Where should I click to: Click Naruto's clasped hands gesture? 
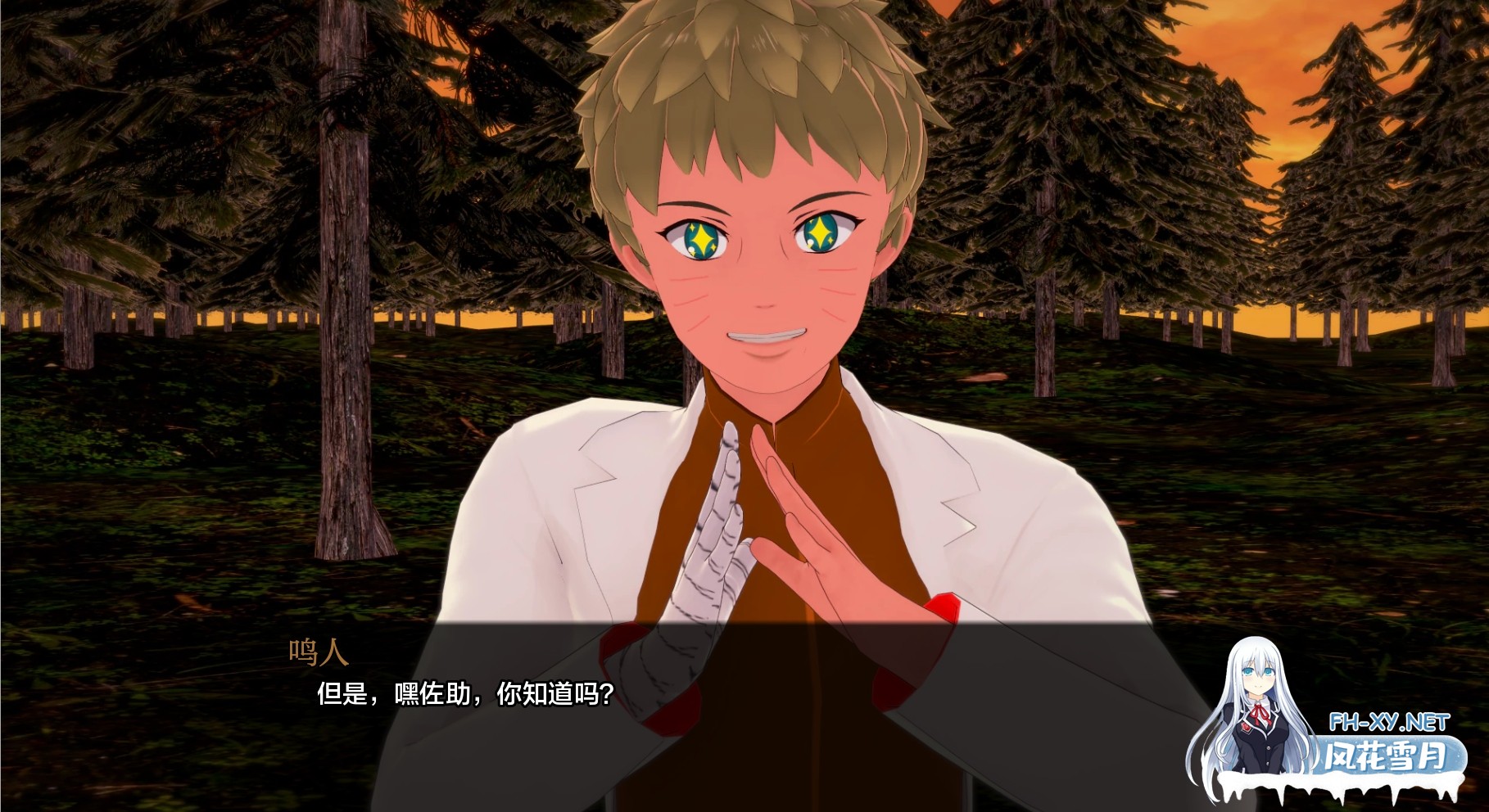point(762,524)
